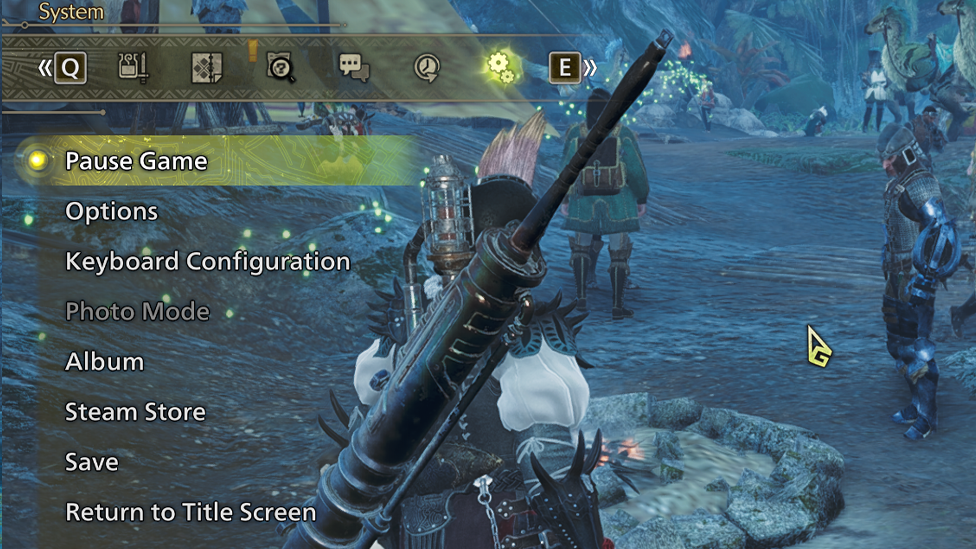Open the magnifying glass info tab
The image size is (976, 549).
click(x=280, y=68)
